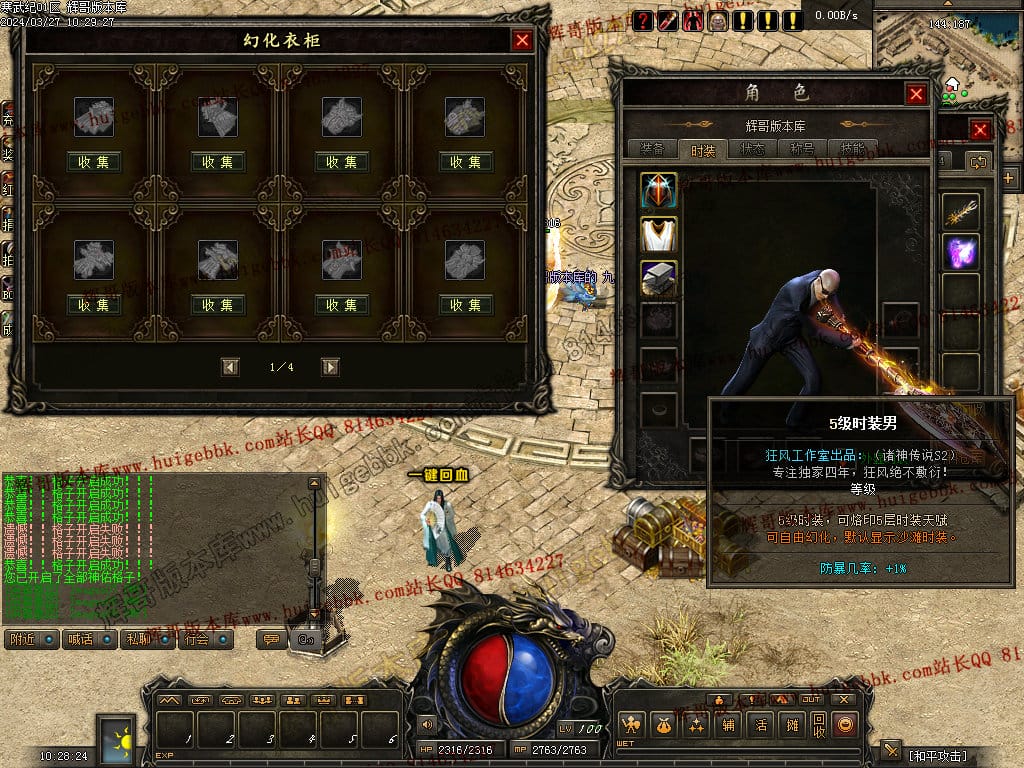Select the purple flame bag item
This screenshot has width=1024, height=768.
(x=961, y=252)
